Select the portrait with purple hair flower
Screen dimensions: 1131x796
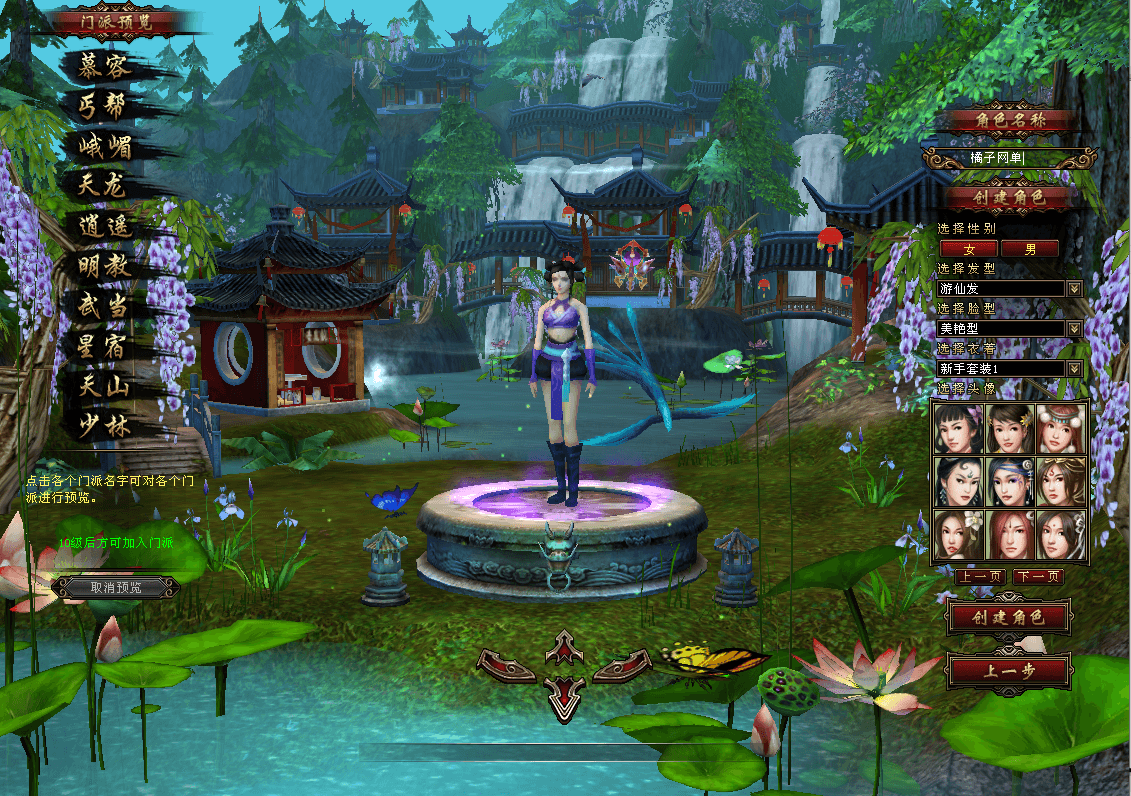point(958,427)
